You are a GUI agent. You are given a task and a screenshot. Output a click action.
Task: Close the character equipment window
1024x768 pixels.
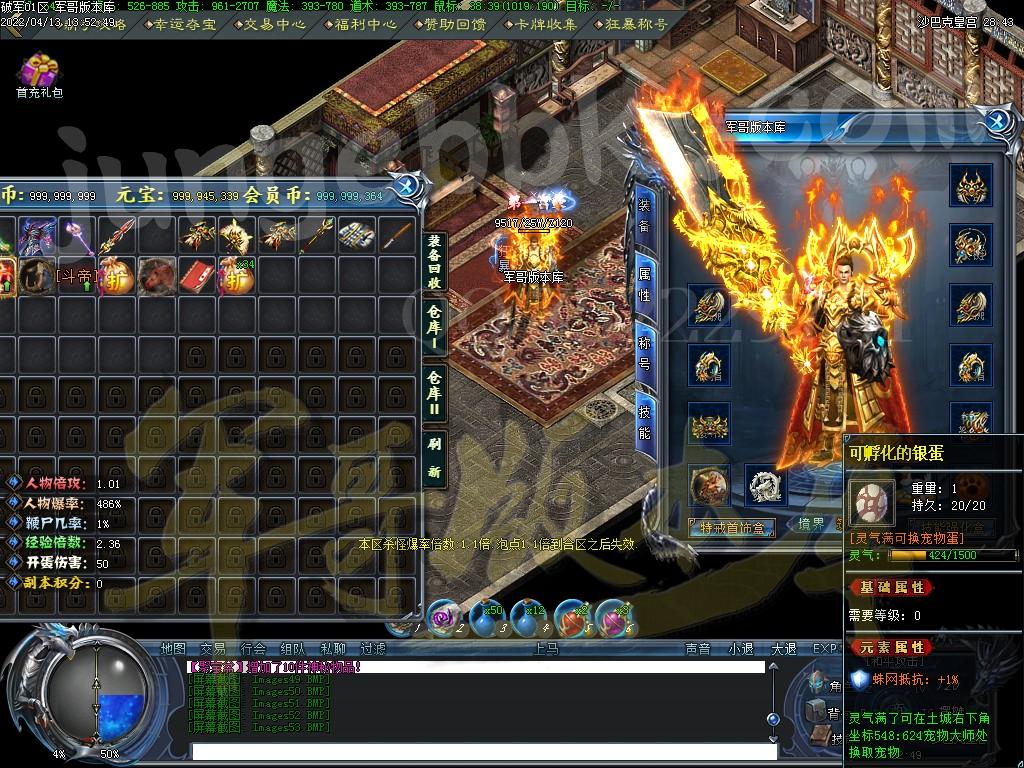[x=996, y=122]
